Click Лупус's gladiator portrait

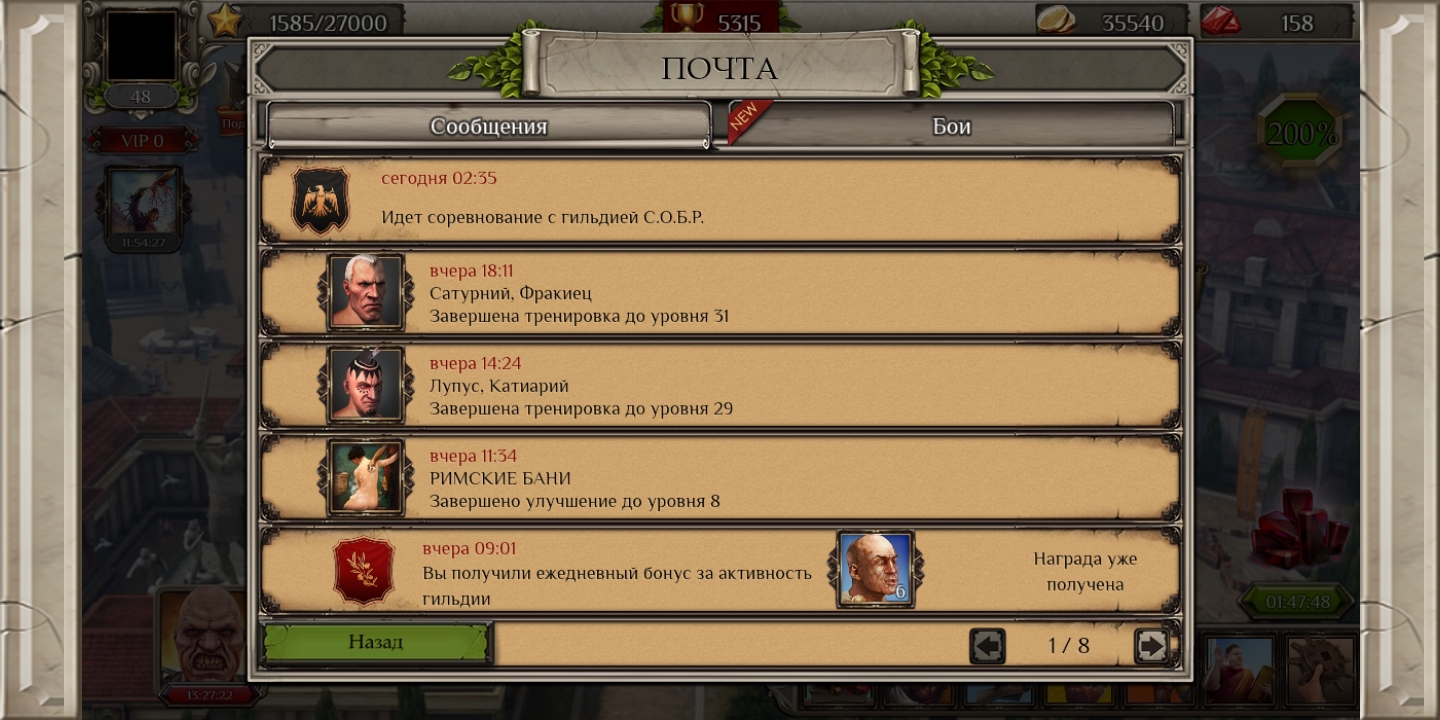click(366, 385)
